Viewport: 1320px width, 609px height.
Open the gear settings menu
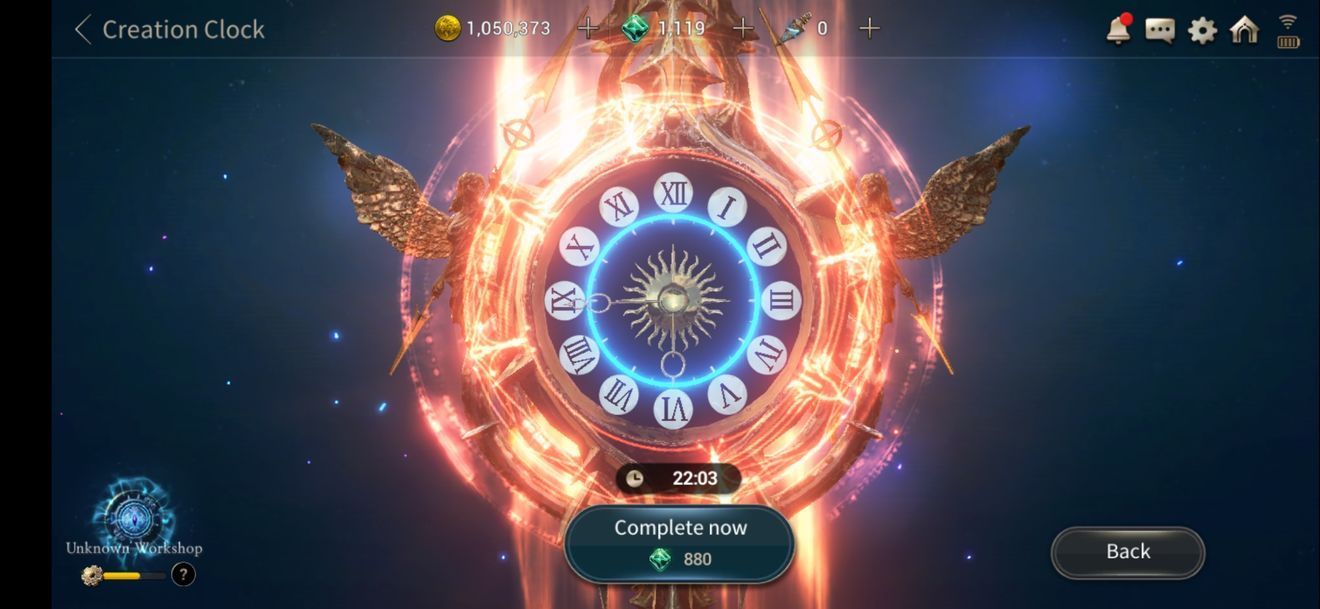point(1202,30)
